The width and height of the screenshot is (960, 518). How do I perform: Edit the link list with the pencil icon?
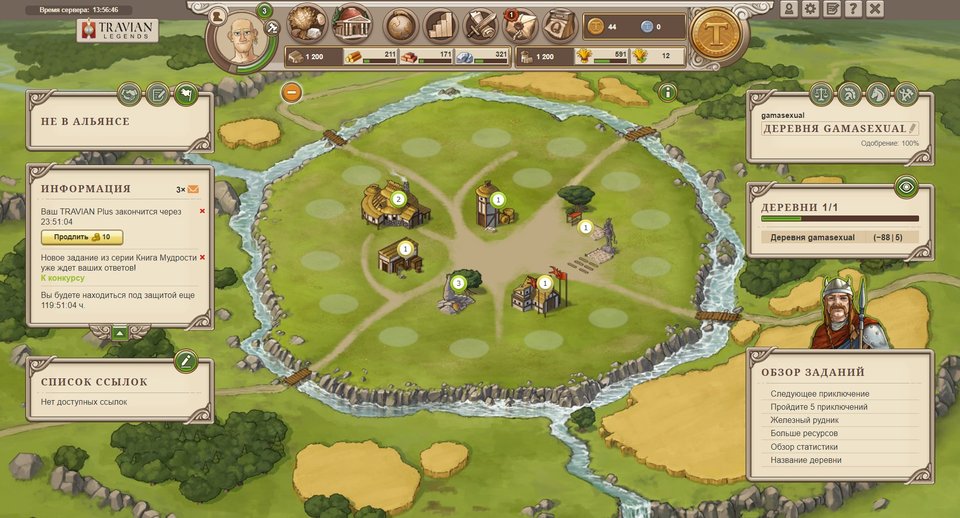tap(184, 360)
